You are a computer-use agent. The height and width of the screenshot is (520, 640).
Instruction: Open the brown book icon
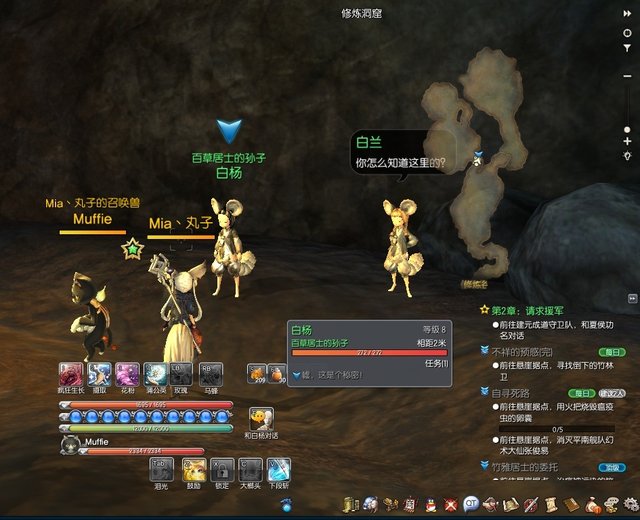[x=572, y=503]
